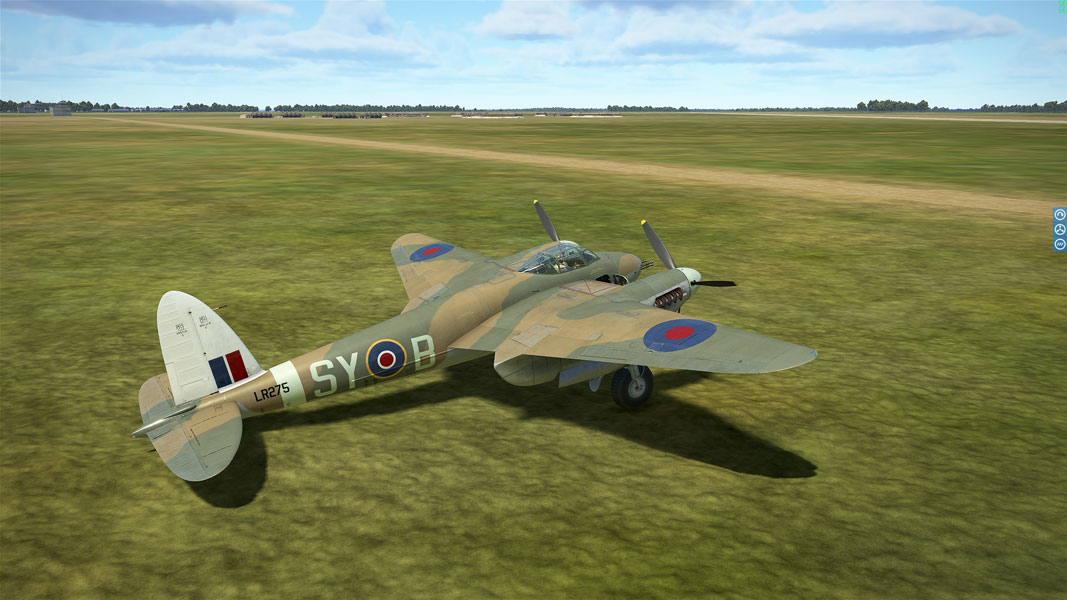This screenshot has height=600, width=1067.
Task: Open the wavy-line icon in the side panel
Action: (x=1060, y=244)
